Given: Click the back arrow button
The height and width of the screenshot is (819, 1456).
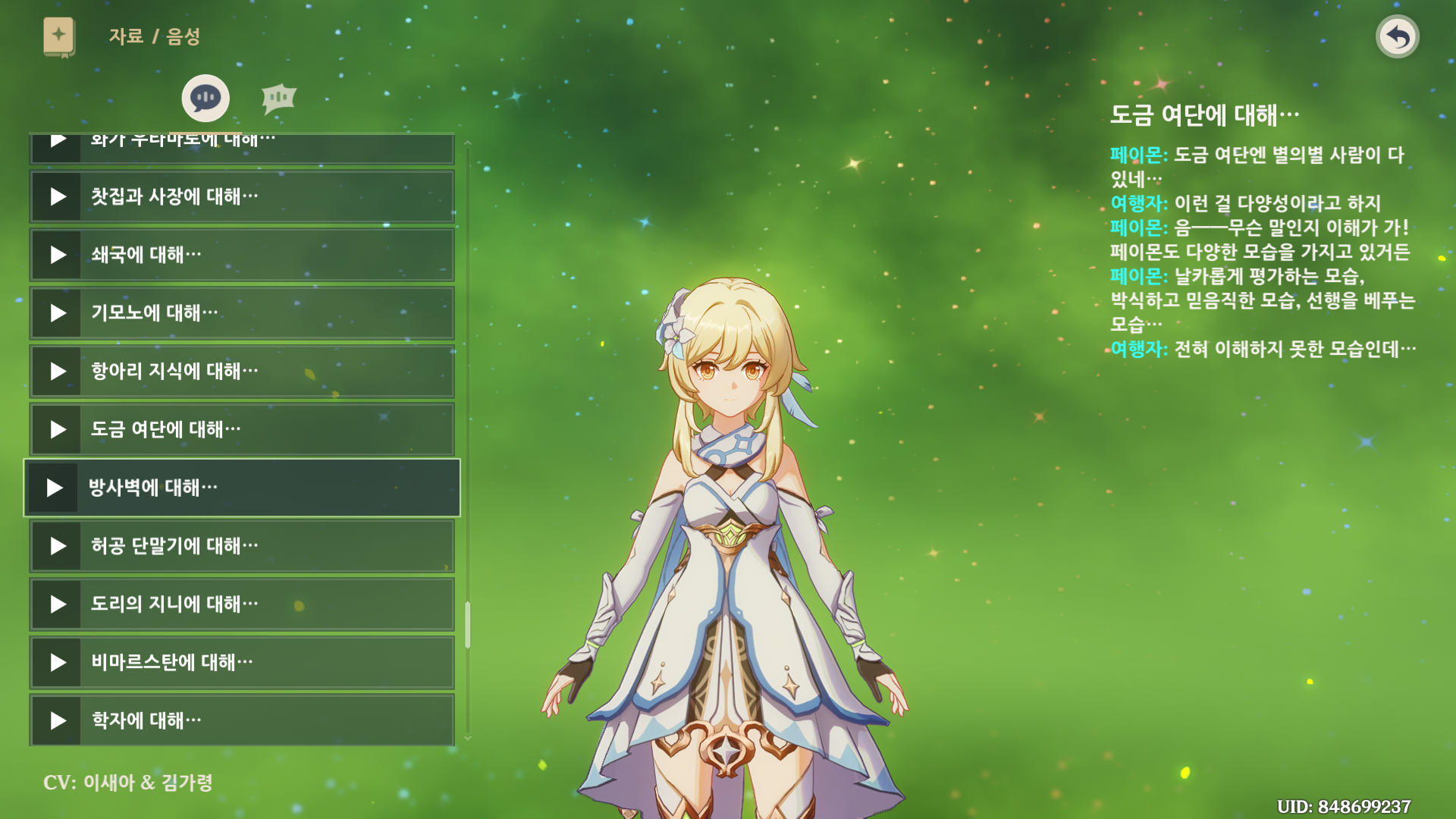Looking at the screenshot, I should pyautogui.click(x=1397, y=36).
